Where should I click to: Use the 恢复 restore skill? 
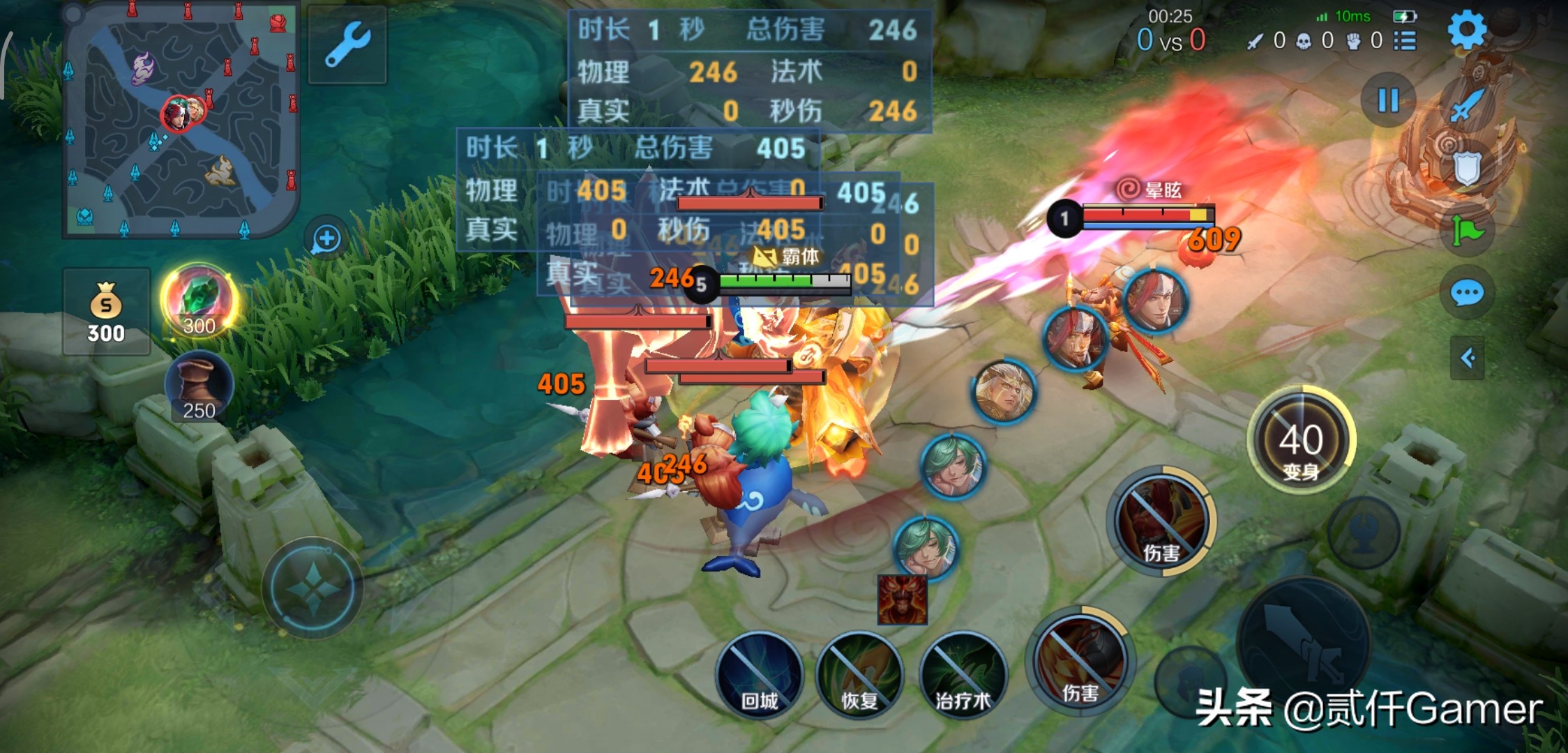(x=859, y=674)
